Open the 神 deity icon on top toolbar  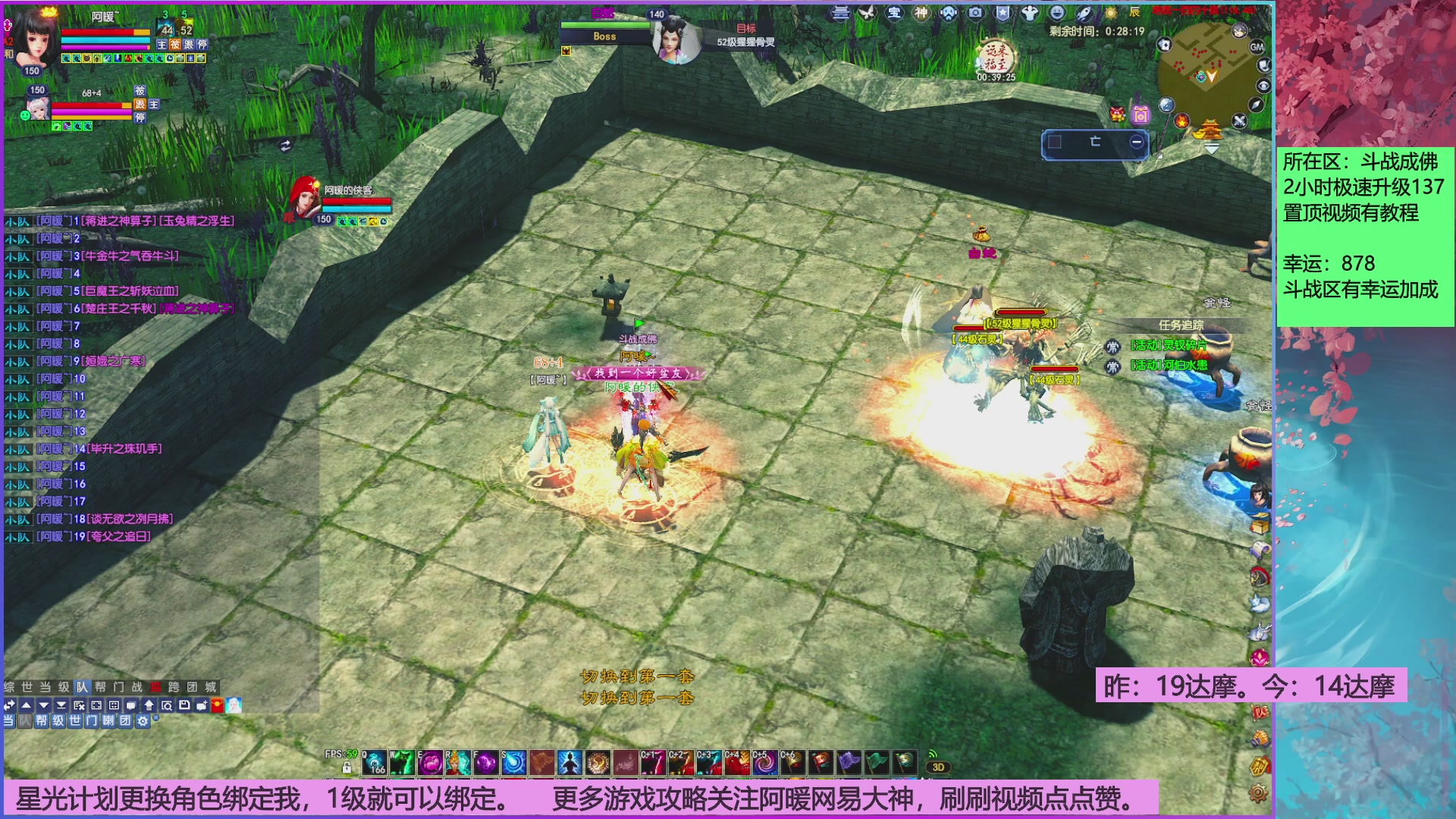click(x=920, y=13)
